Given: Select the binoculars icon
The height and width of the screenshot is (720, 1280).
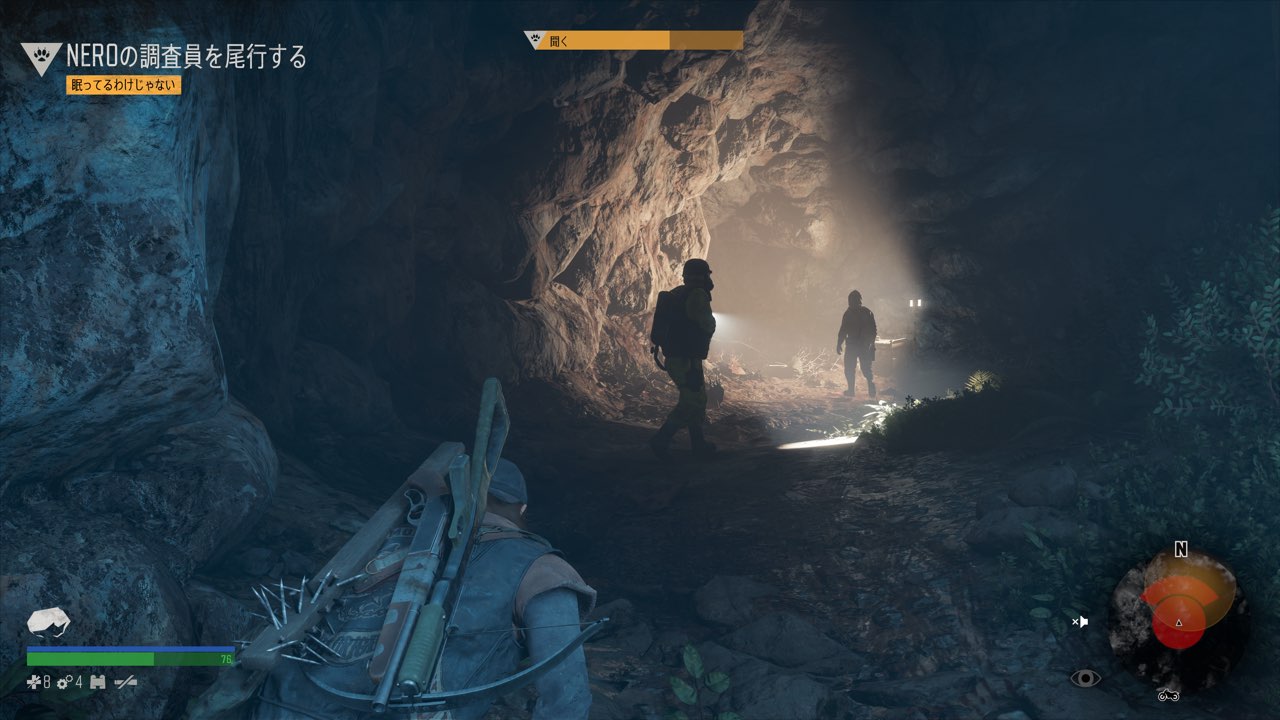Looking at the screenshot, I should (x=98, y=683).
